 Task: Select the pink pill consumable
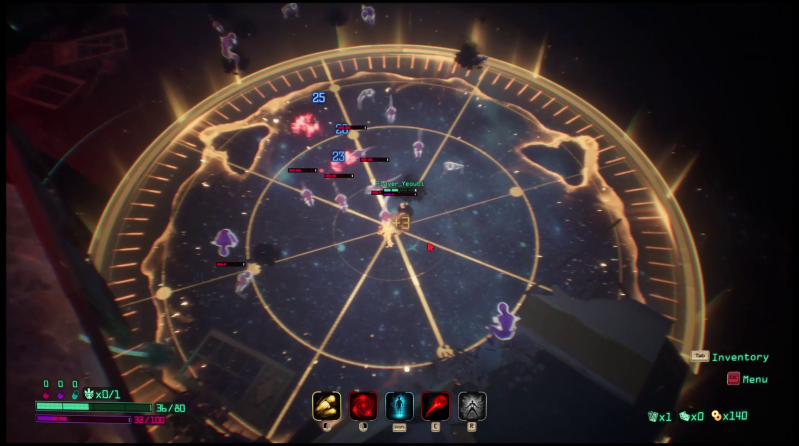tap(46, 395)
